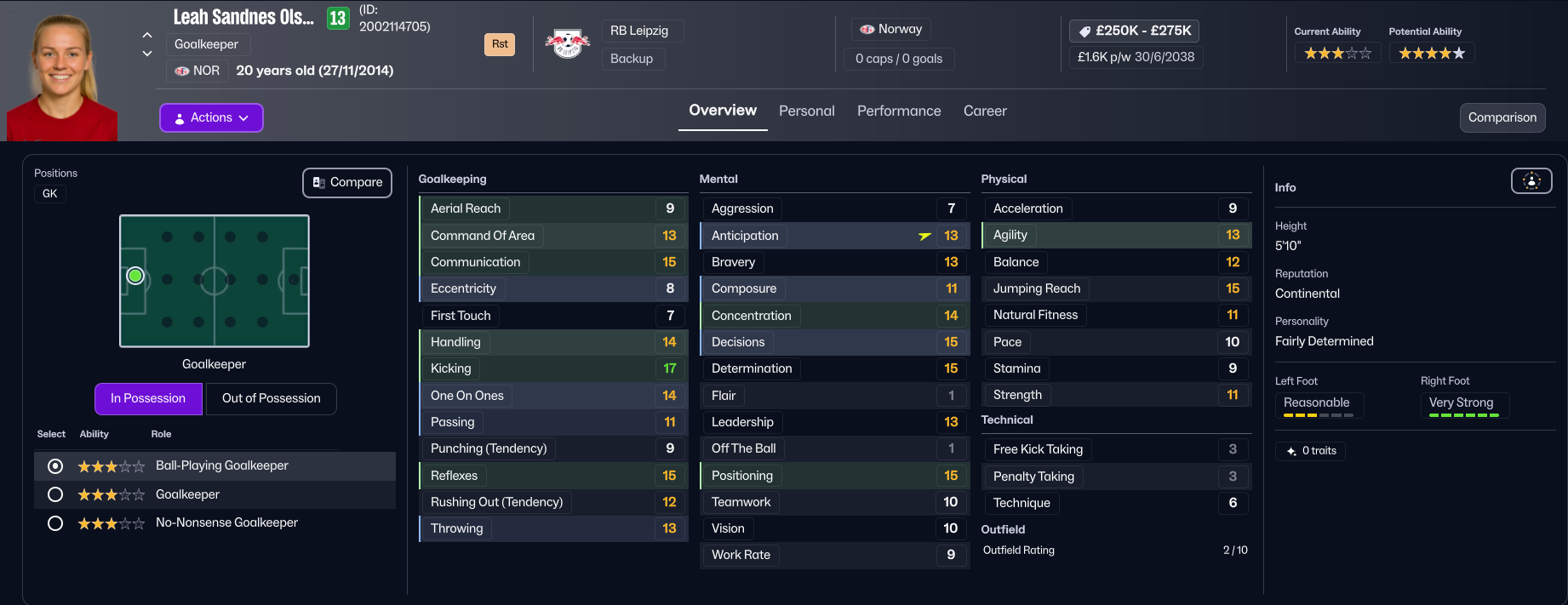Show the Career tab

pos(985,111)
